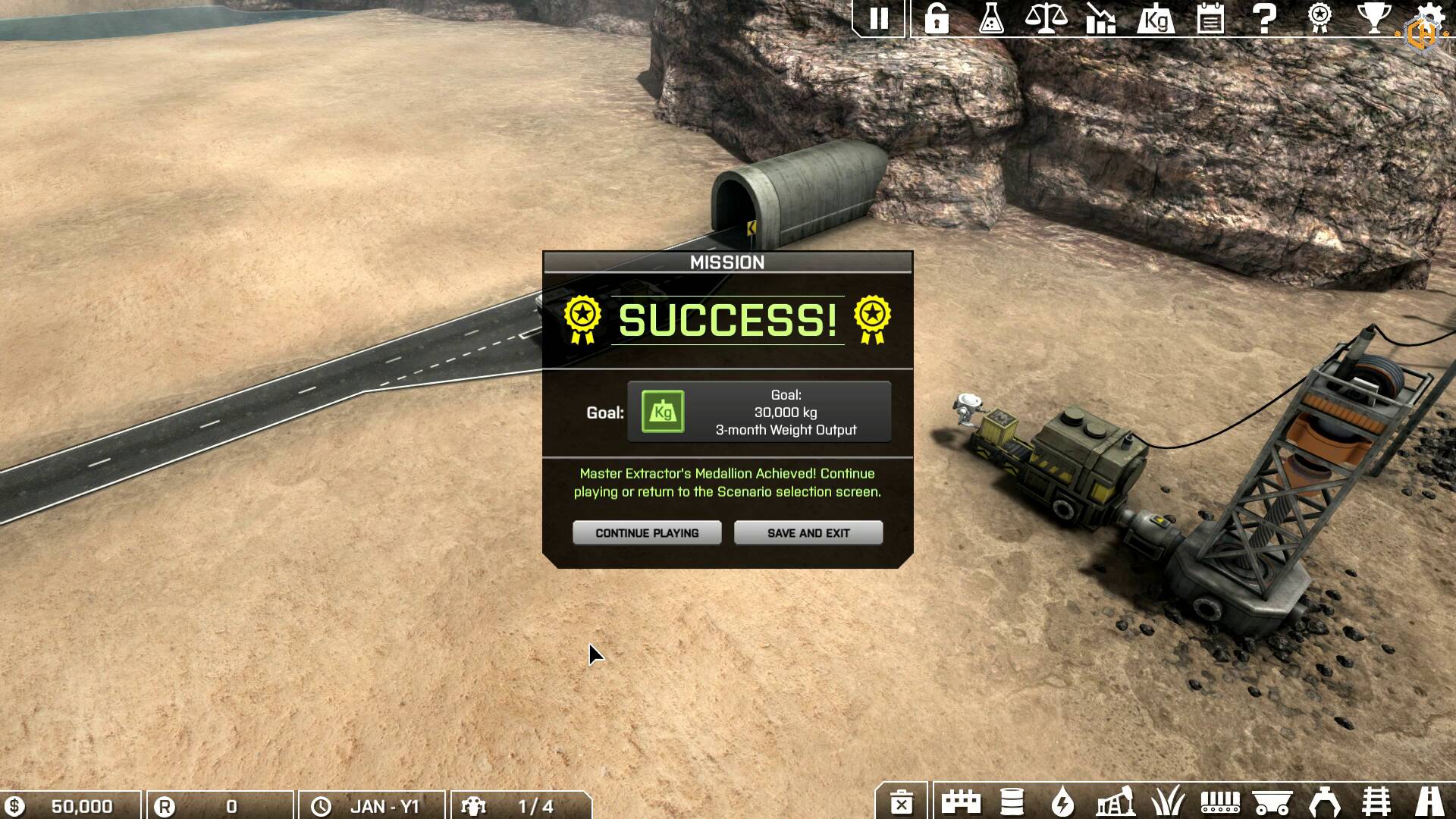
Task: Choose Save and Exit
Action: 808,532
